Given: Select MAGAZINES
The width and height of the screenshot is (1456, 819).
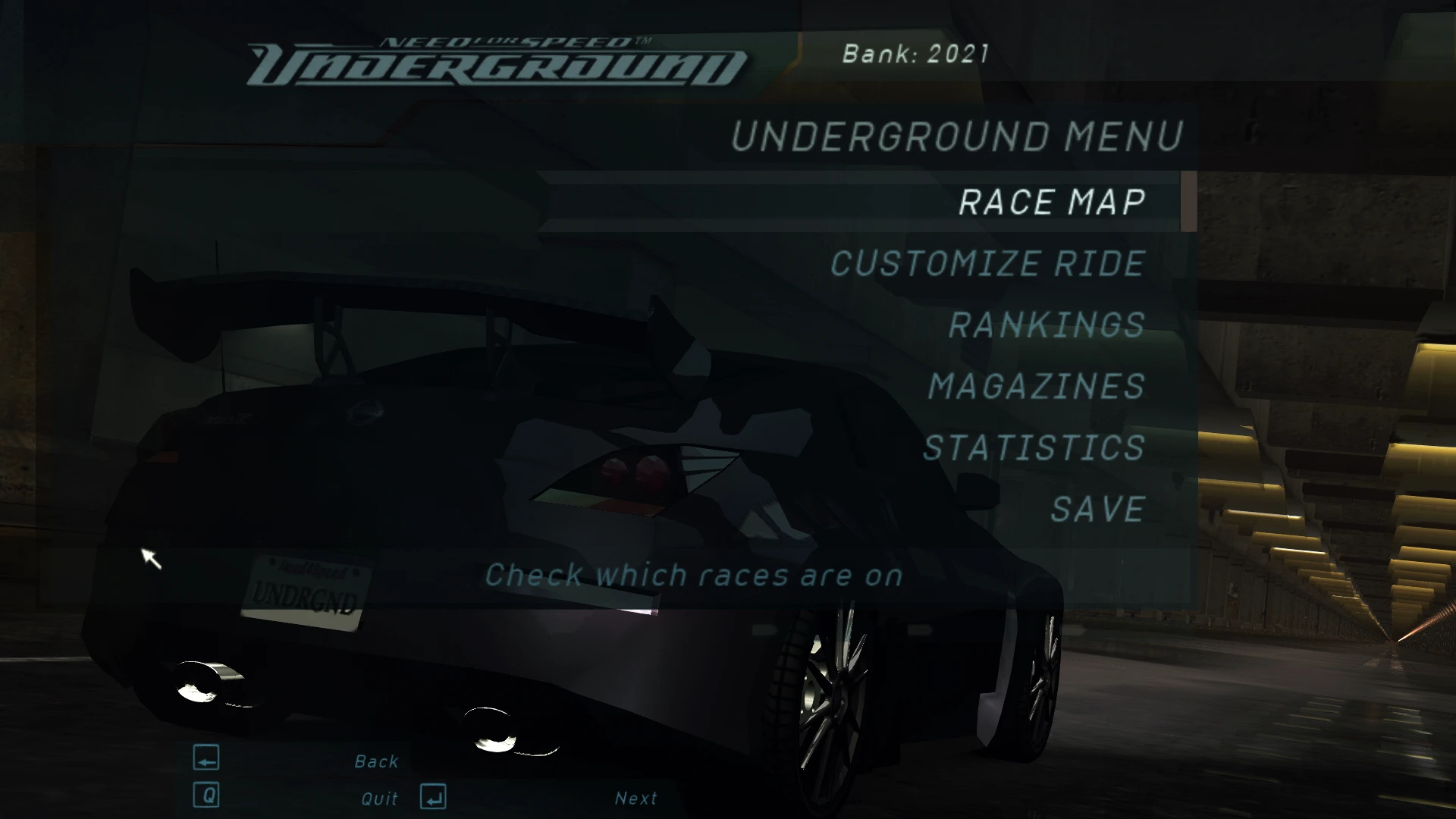Looking at the screenshot, I should [1035, 386].
